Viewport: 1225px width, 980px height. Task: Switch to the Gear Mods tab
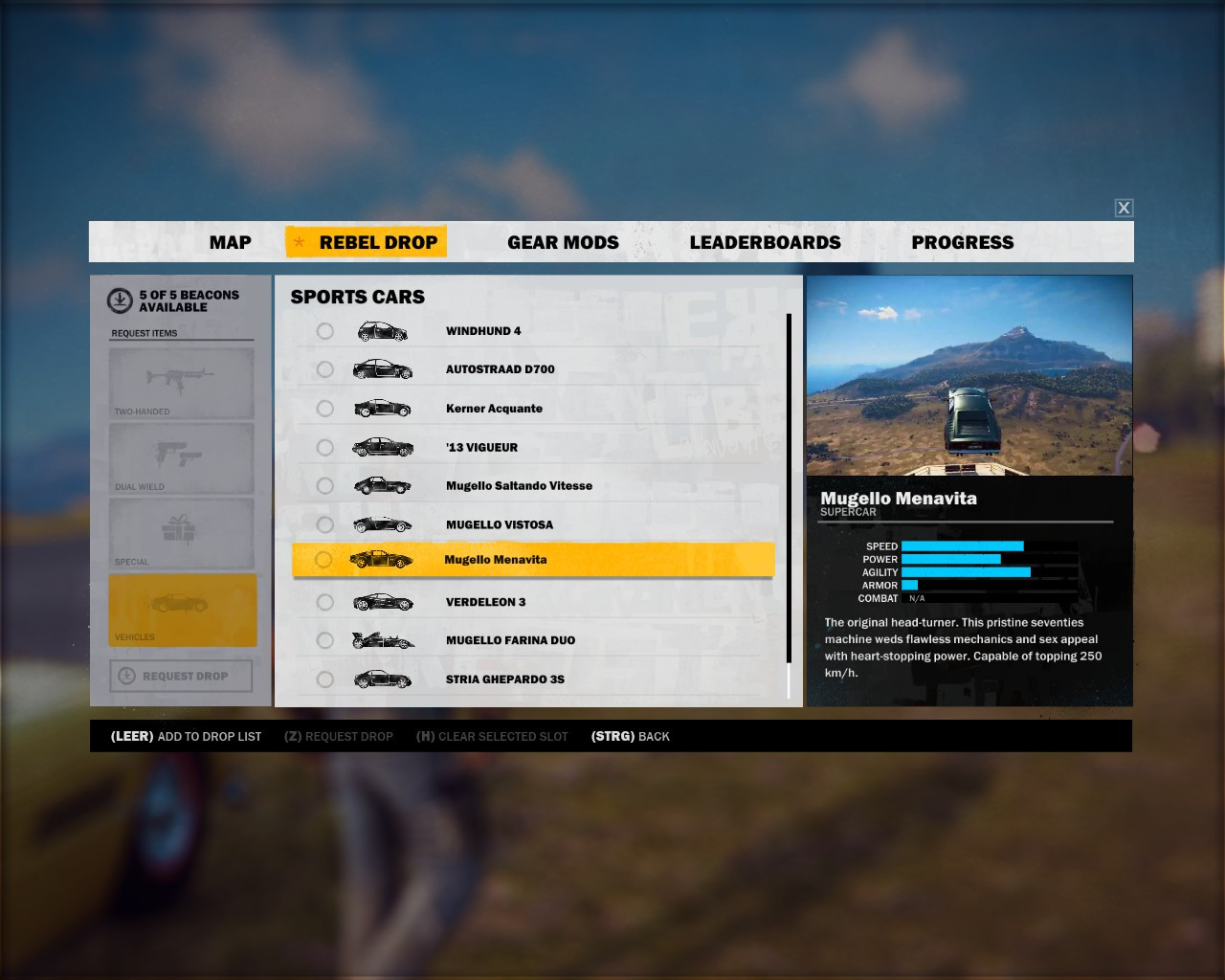coord(563,242)
